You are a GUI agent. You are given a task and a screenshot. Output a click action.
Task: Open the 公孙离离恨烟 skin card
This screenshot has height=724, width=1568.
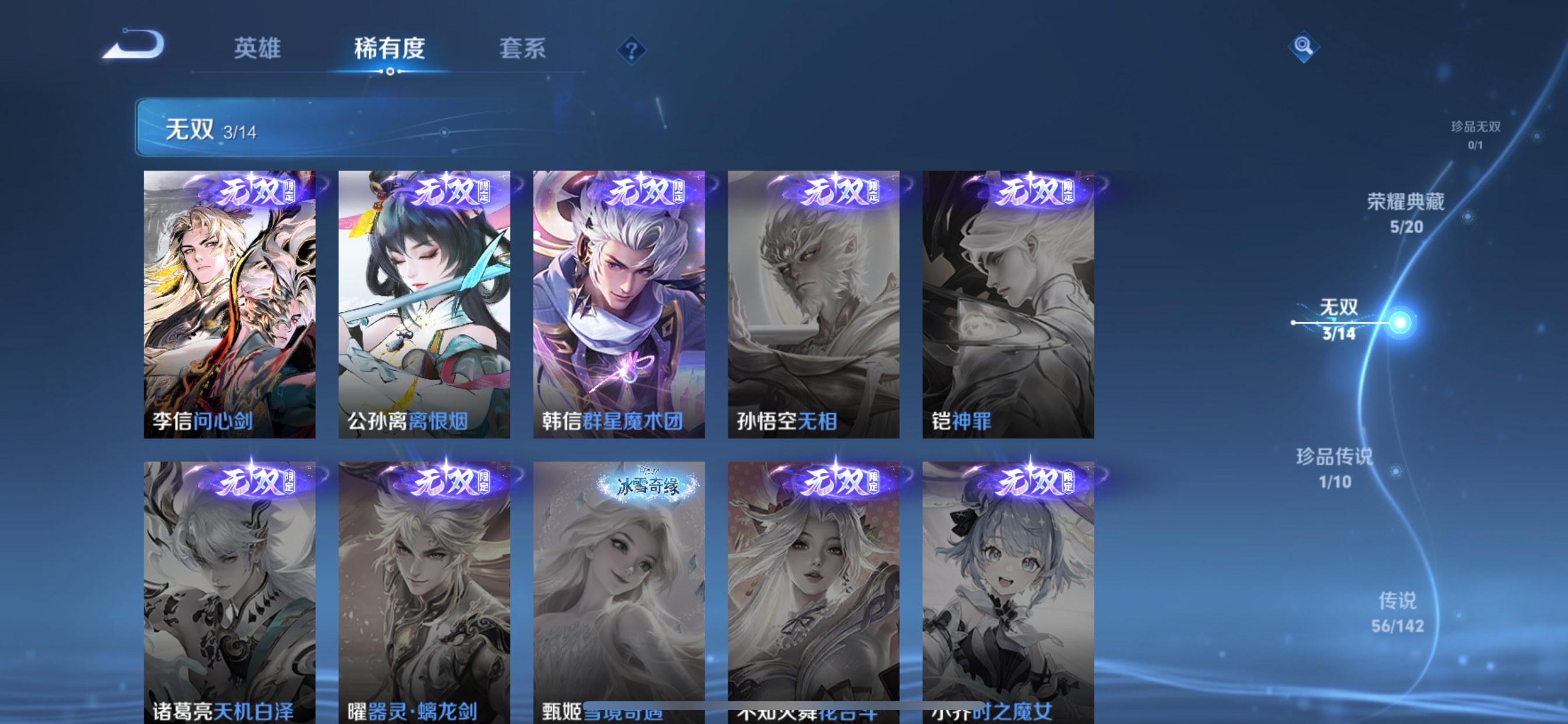424,304
